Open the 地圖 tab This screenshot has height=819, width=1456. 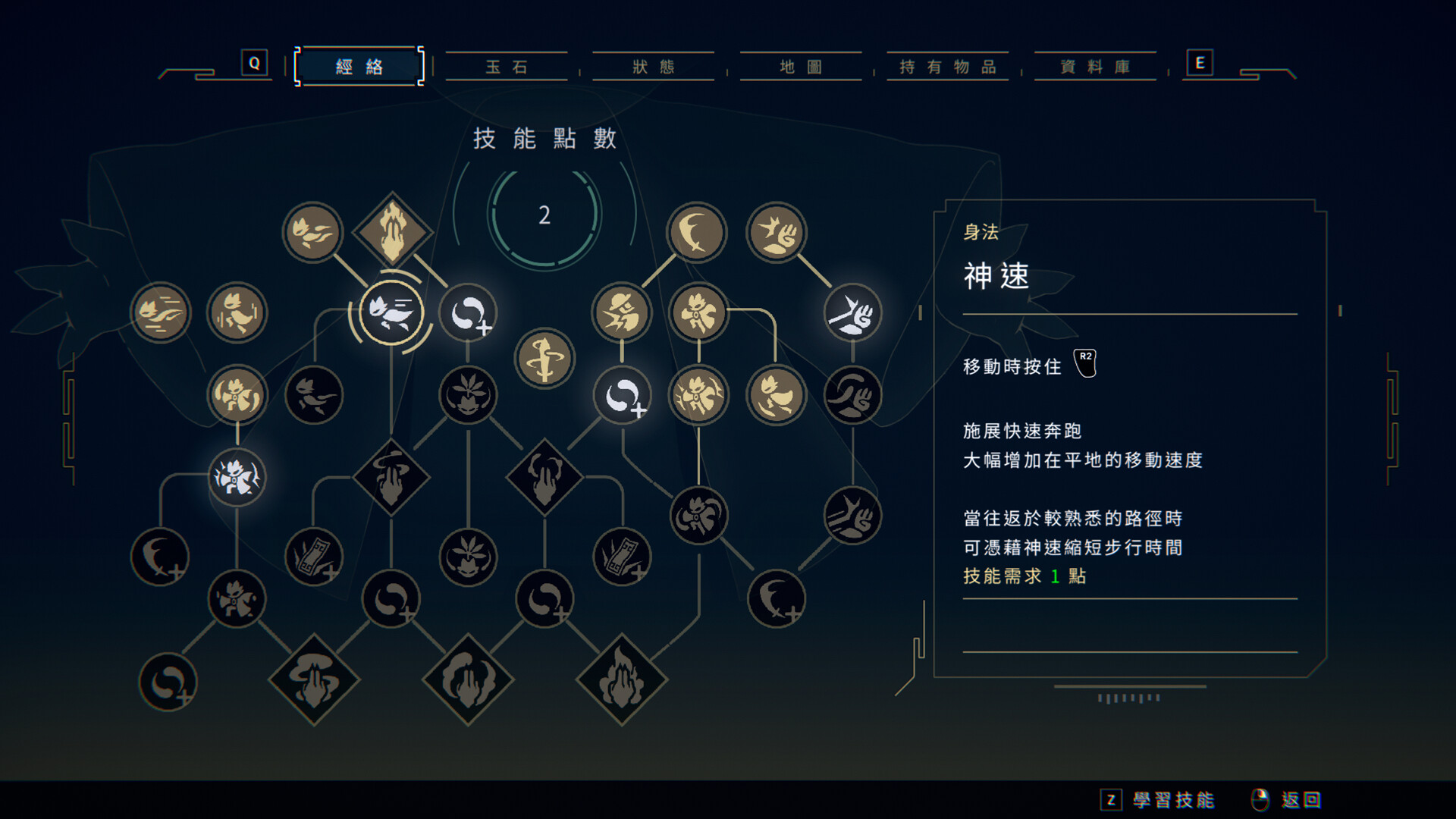801,67
